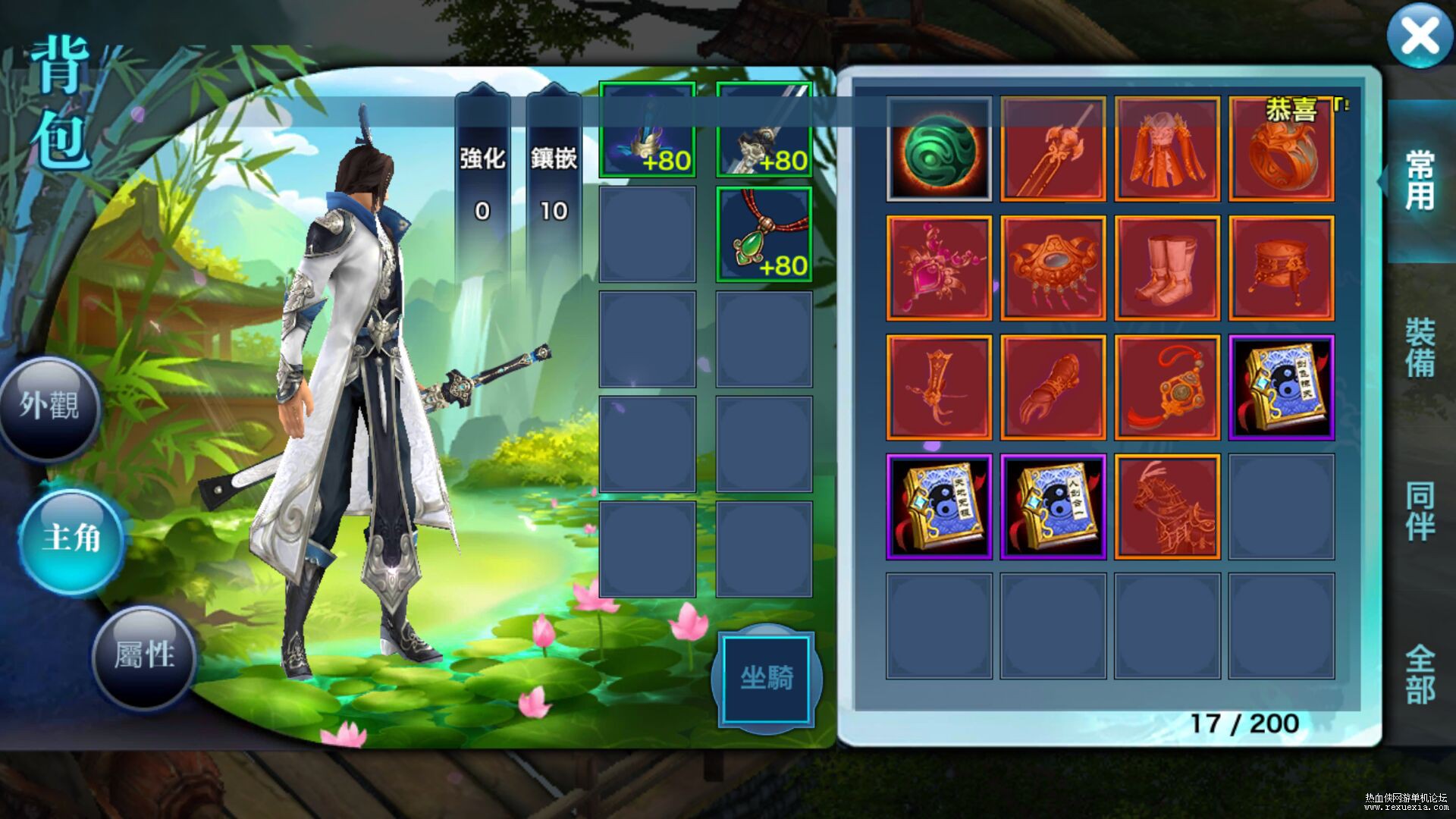Screen dimensions: 1456x819
Task: Choose the red tasseled amulet item
Action: coord(1167,388)
